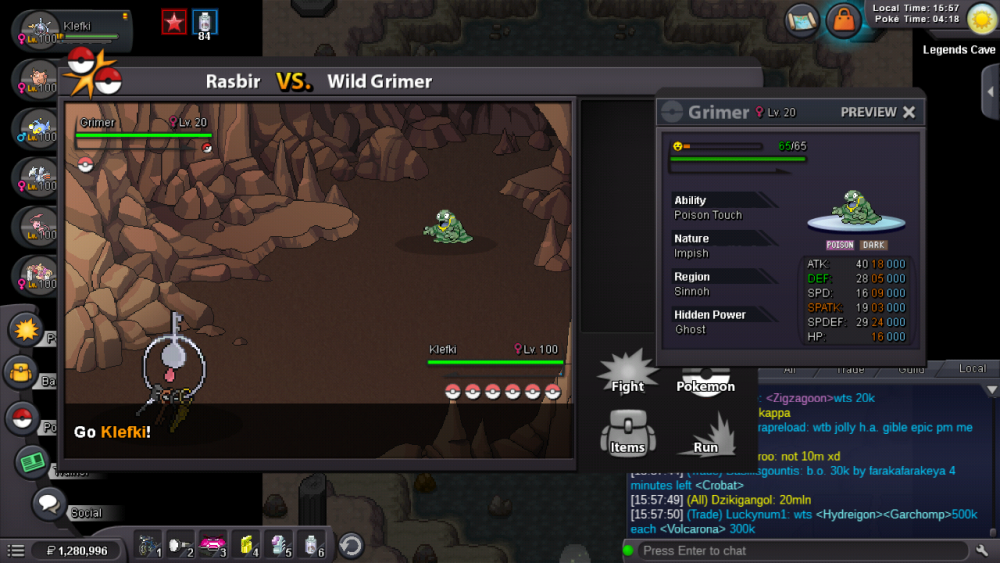The width and height of the screenshot is (1000, 563).
Task: Choose the Fight battle option
Action: (x=627, y=376)
